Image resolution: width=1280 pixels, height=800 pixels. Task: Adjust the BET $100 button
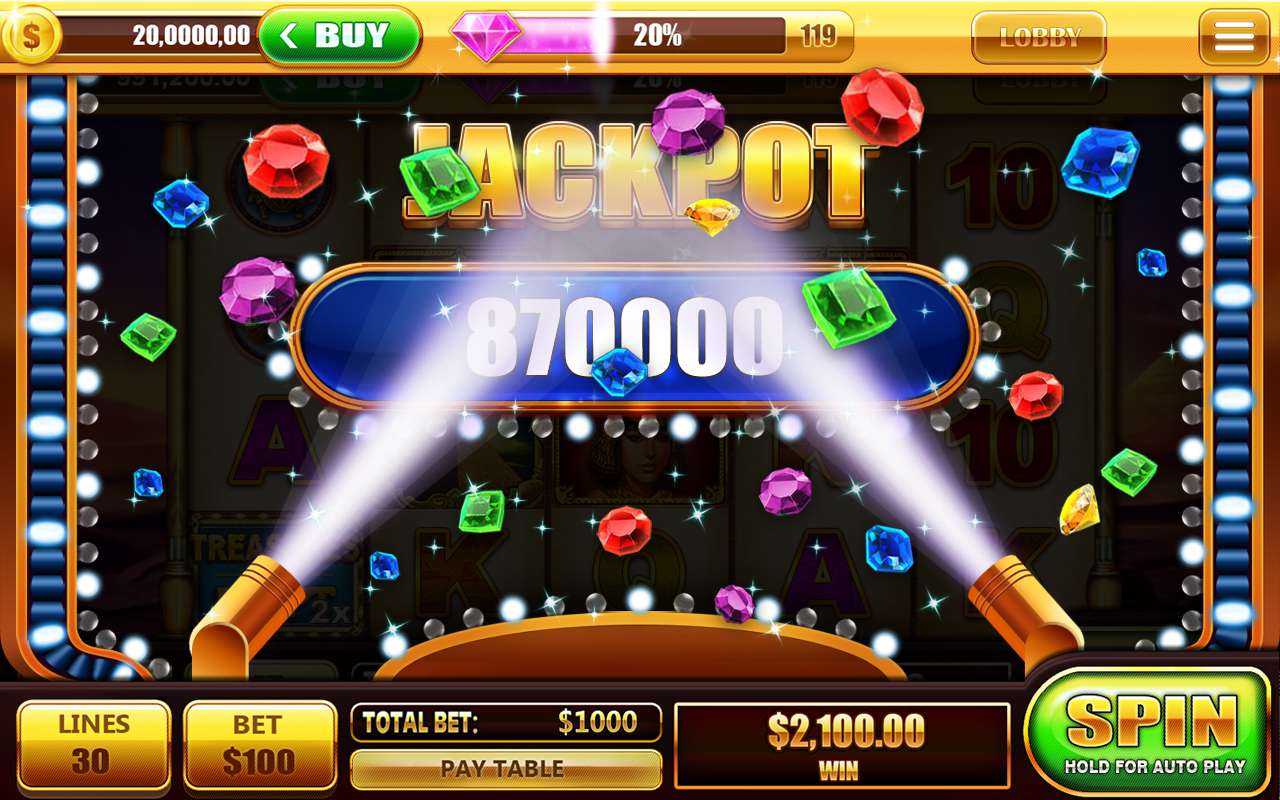click(259, 745)
